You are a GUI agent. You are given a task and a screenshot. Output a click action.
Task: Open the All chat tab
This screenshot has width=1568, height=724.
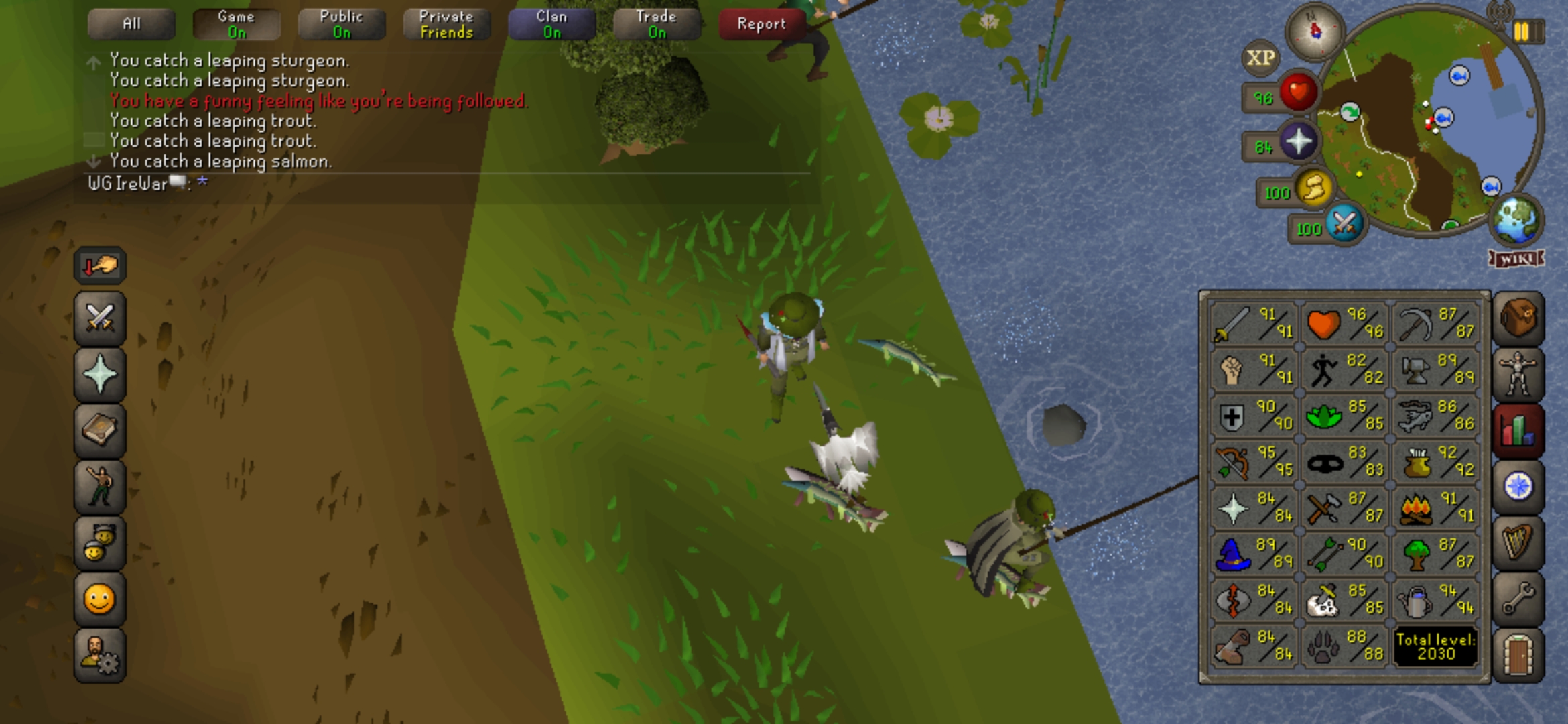(131, 24)
